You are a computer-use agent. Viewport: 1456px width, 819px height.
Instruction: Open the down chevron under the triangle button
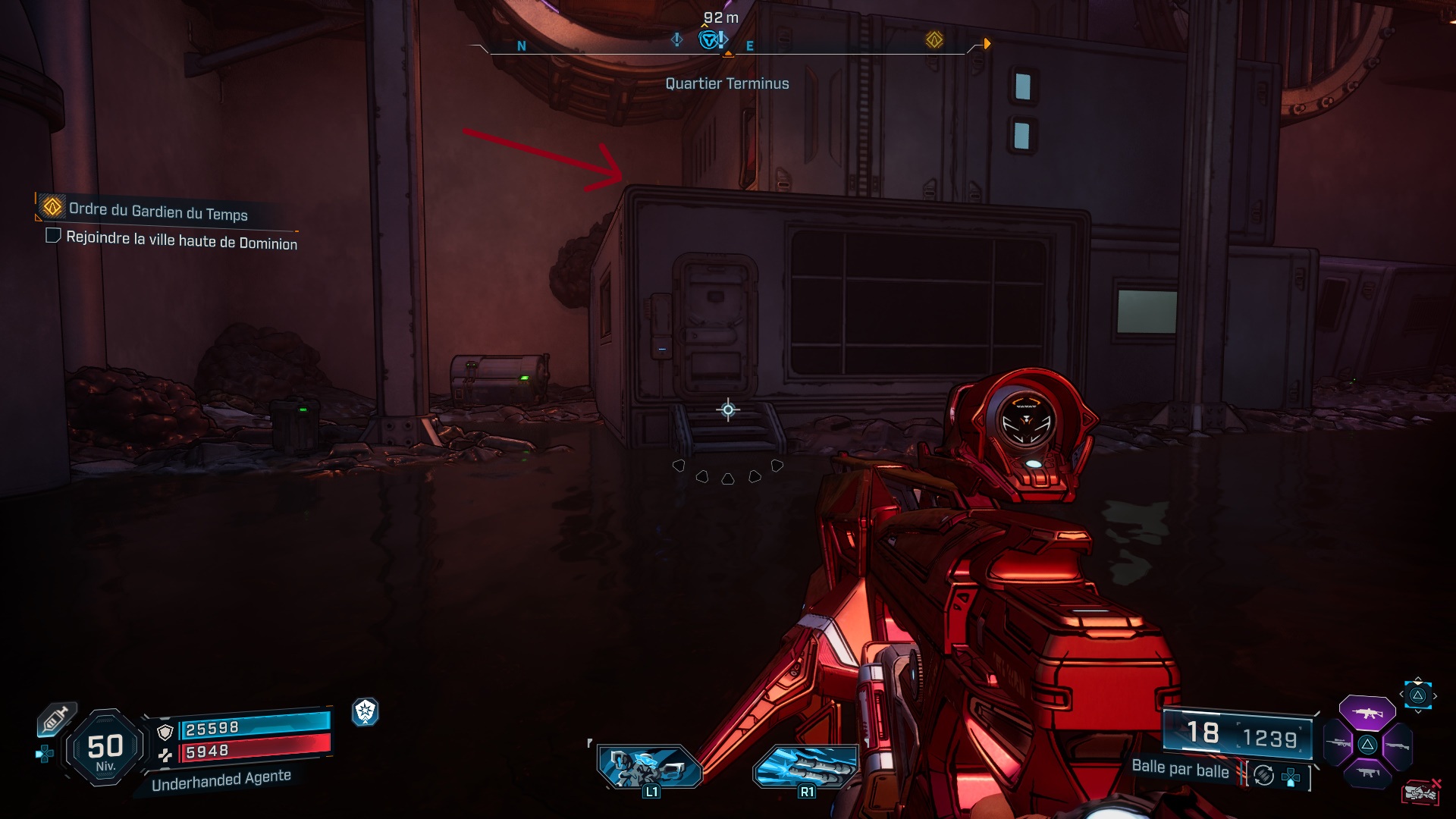tap(1417, 711)
